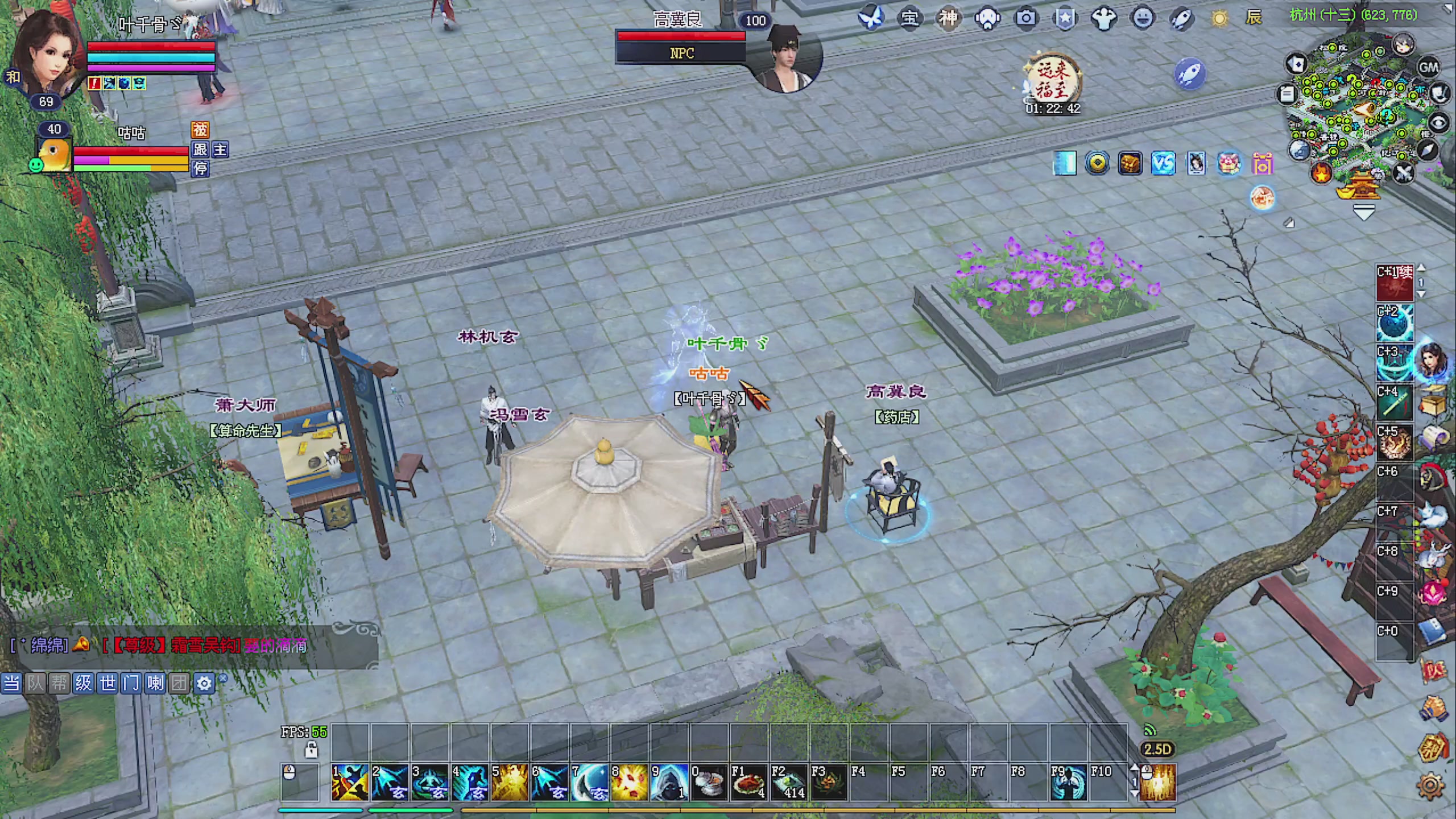This screenshot has height=819, width=1456.
Task: Switch the 2.5D camera view mode
Action: [x=1157, y=749]
